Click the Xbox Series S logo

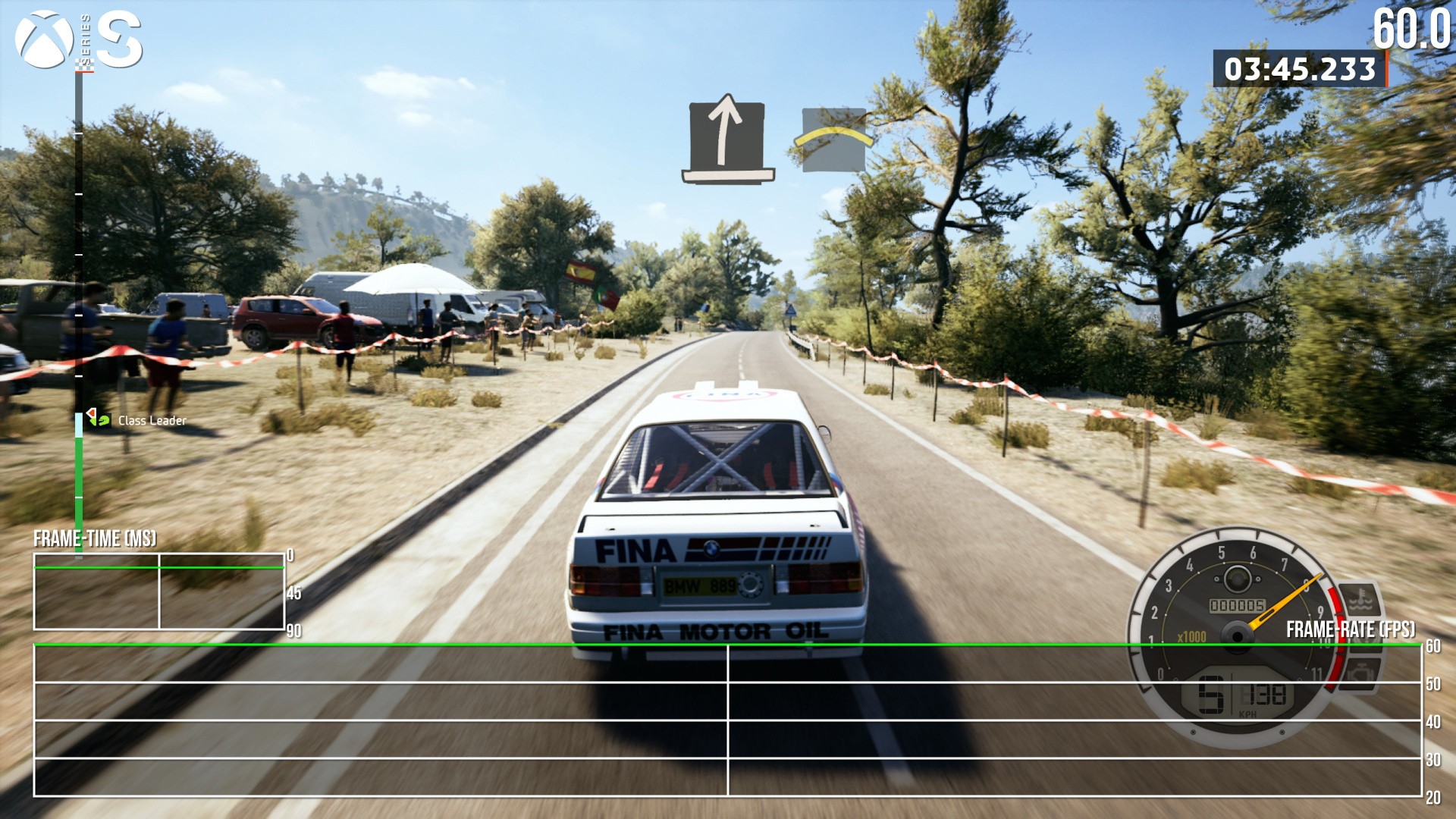coord(79,39)
